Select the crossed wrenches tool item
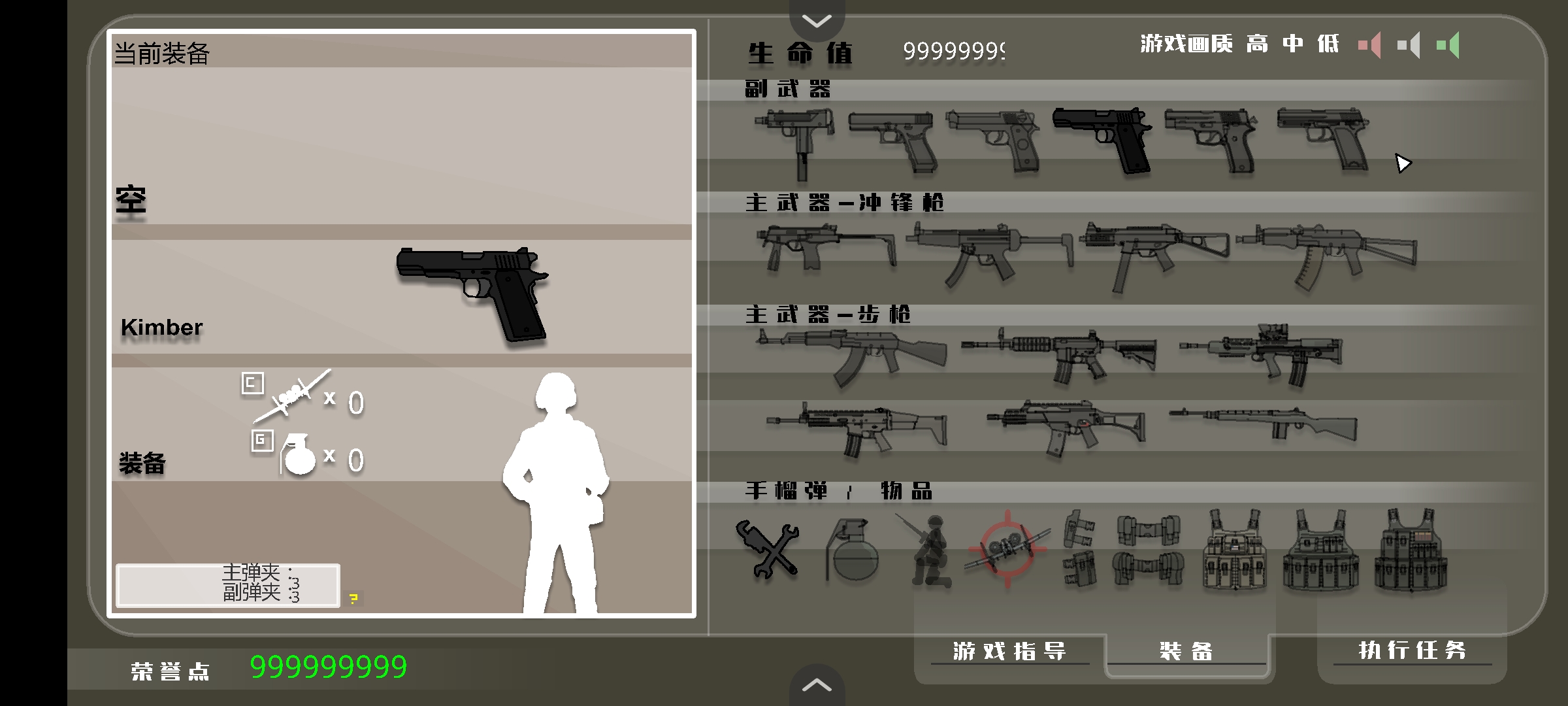This screenshot has height=706, width=1568. pyautogui.click(x=768, y=549)
